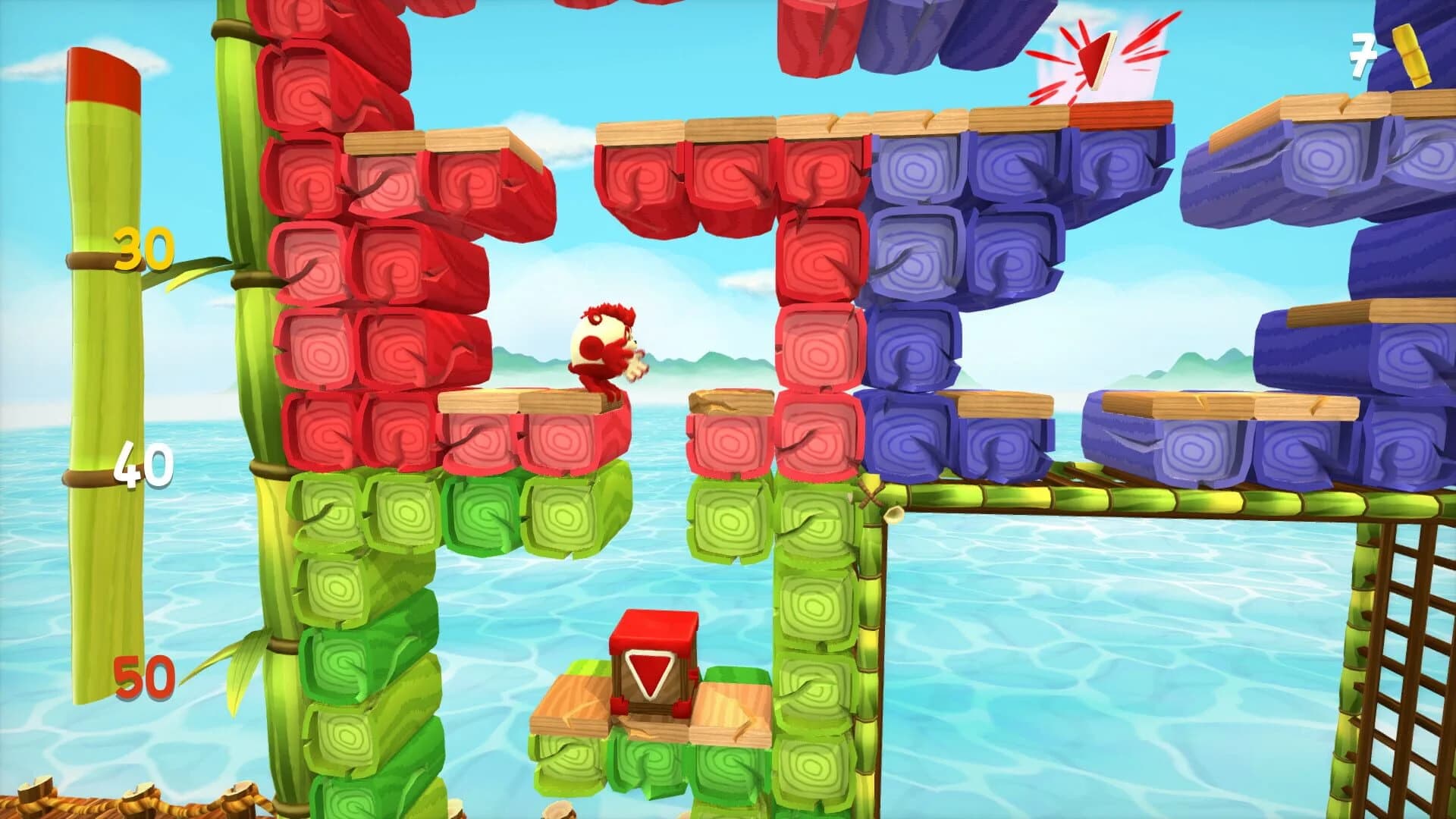Select the monkey character standing on the ledge
The image size is (1456, 819).
[607, 349]
